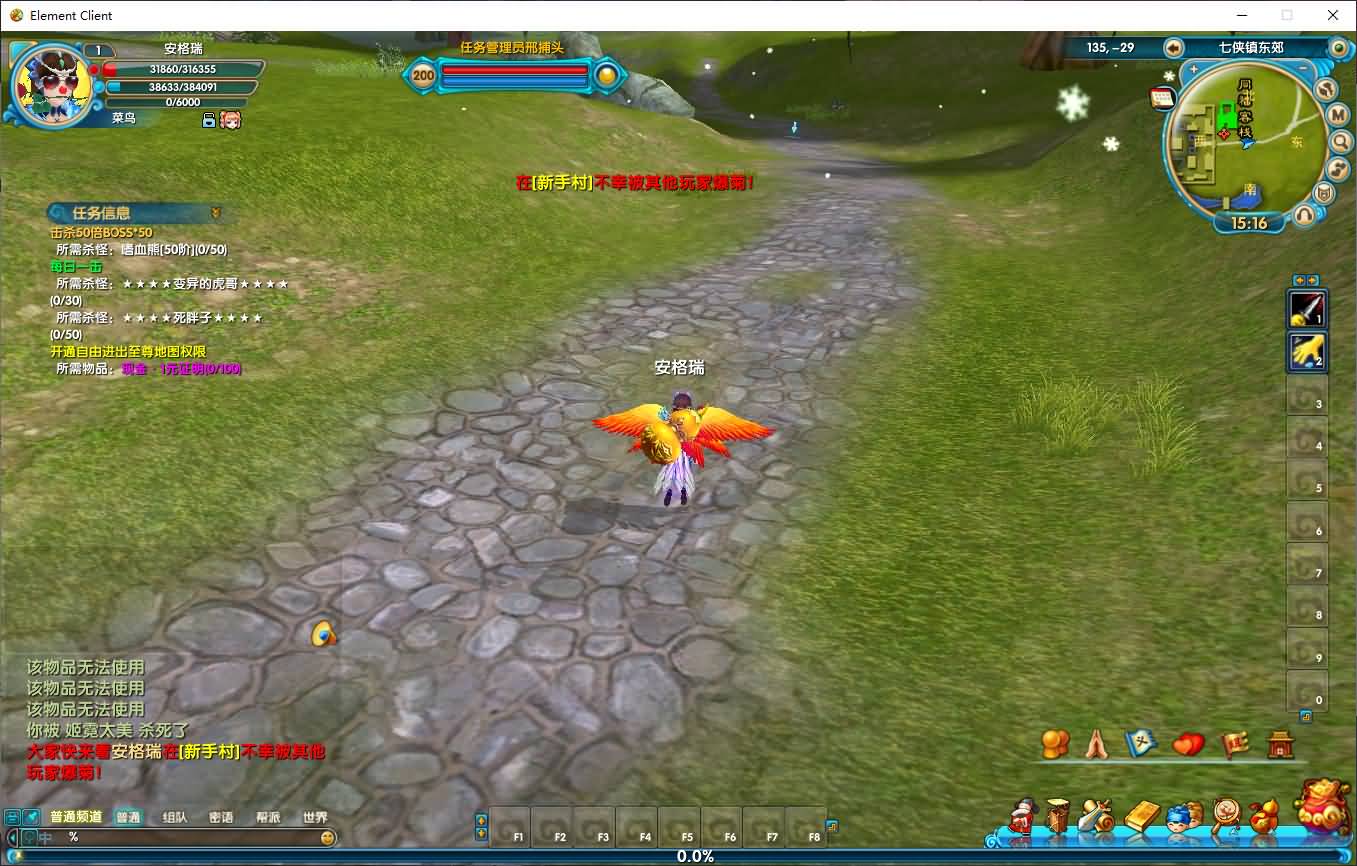Toggle the chat lock icon under the player portrait

click(208, 118)
